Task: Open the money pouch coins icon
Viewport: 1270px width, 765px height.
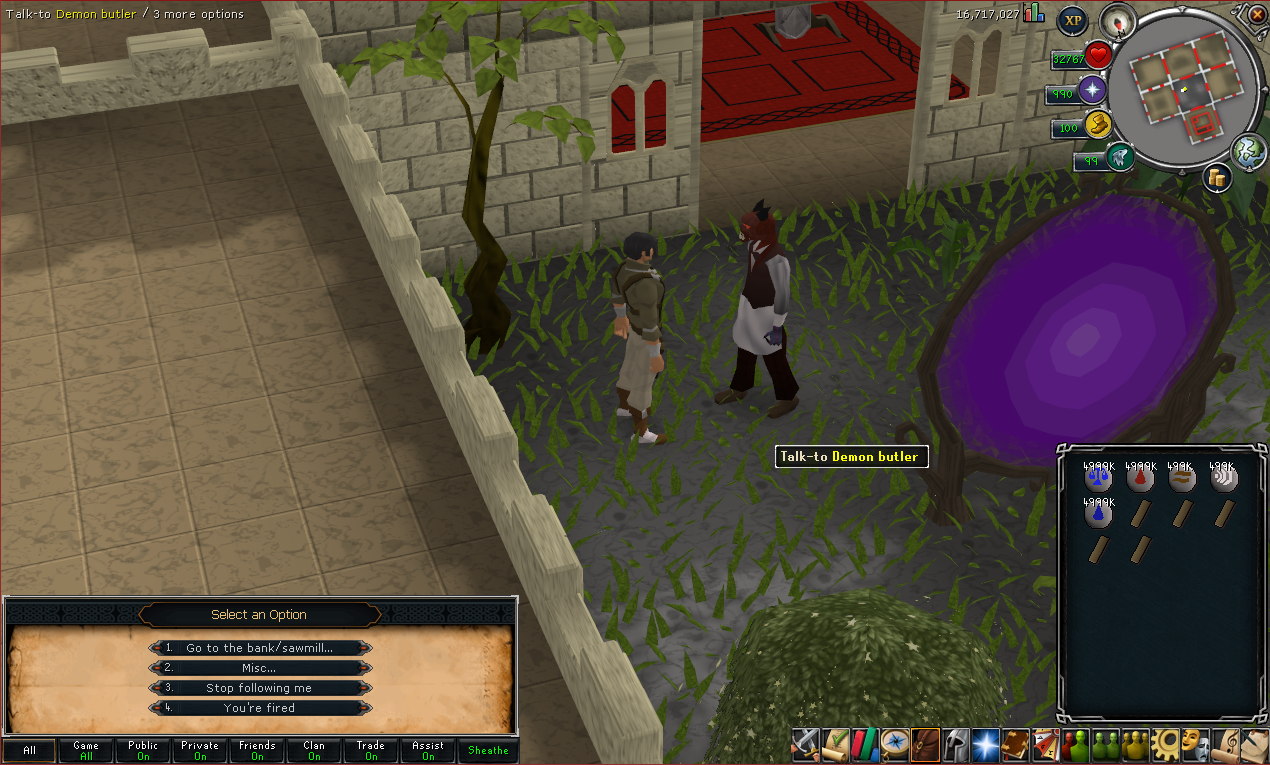Action: [x=1217, y=177]
